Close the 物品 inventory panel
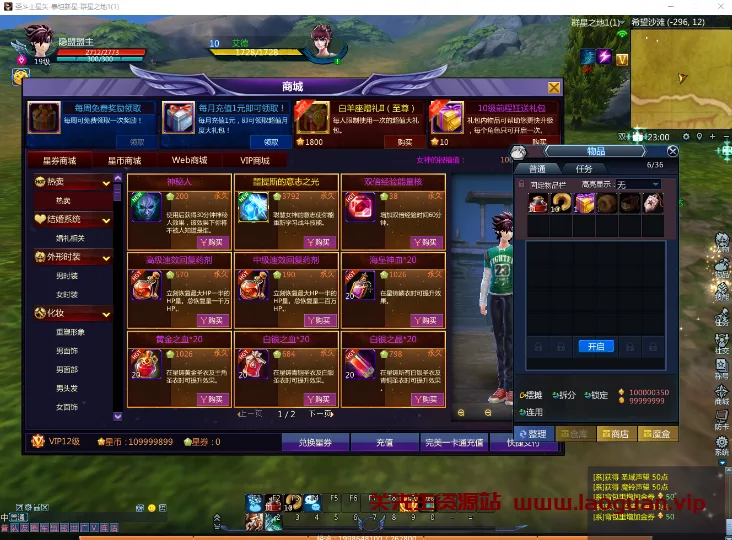Screen dimensions: 732x540 [672, 151]
